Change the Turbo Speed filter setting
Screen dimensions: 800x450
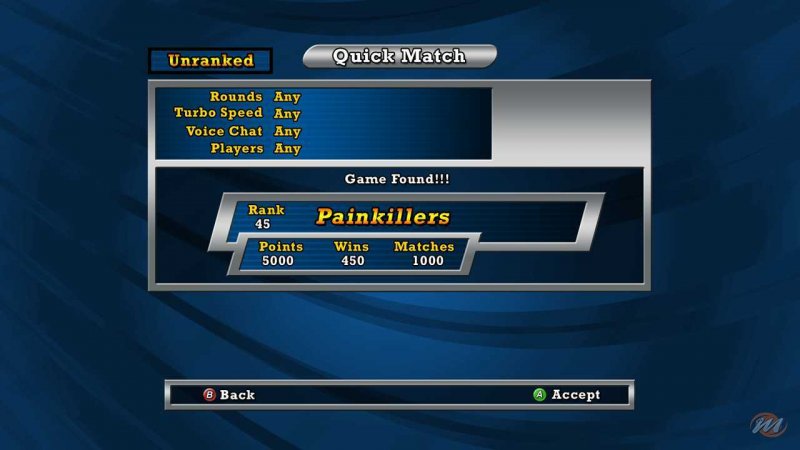click(287, 113)
